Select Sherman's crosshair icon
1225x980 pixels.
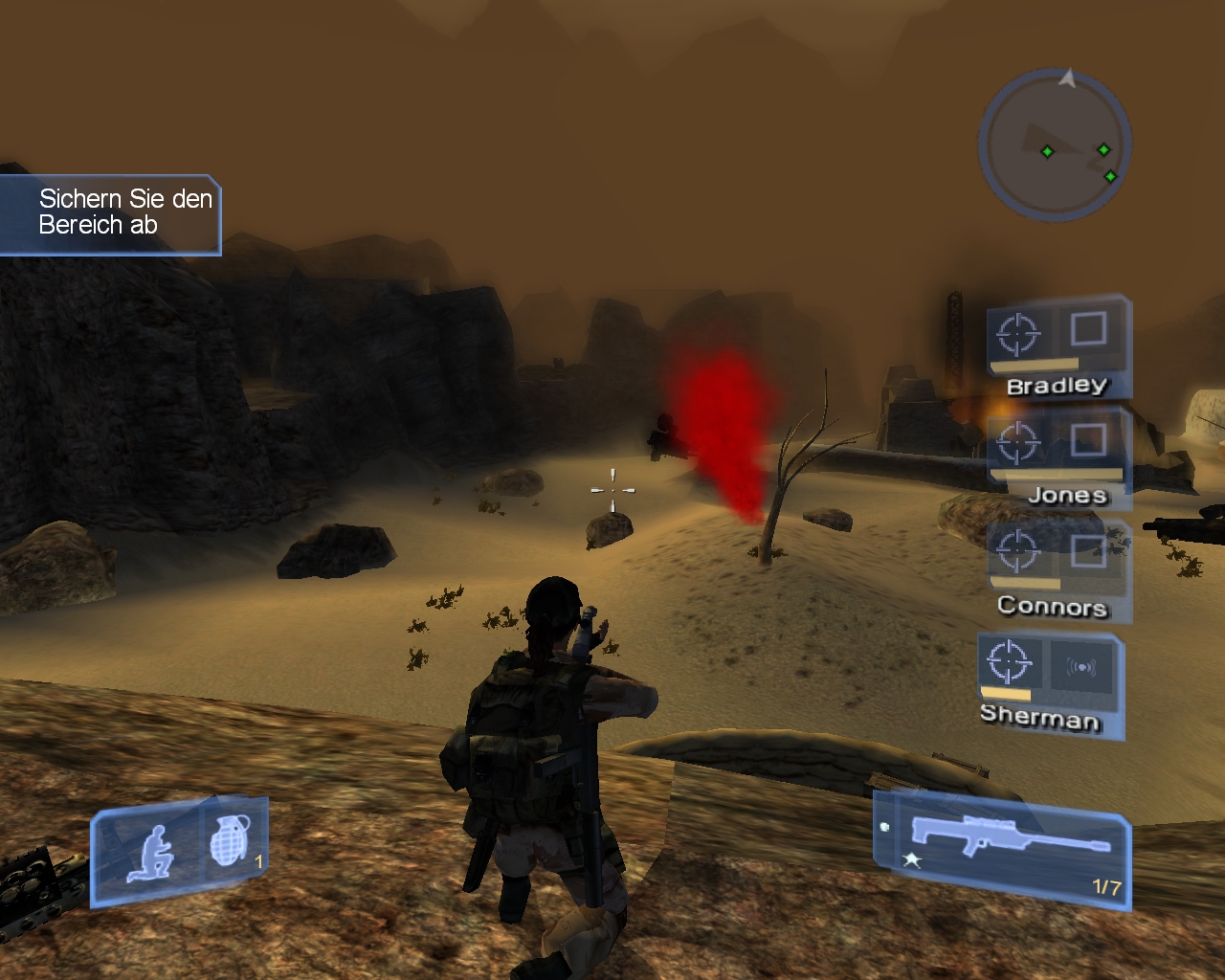coord(1008,661)
